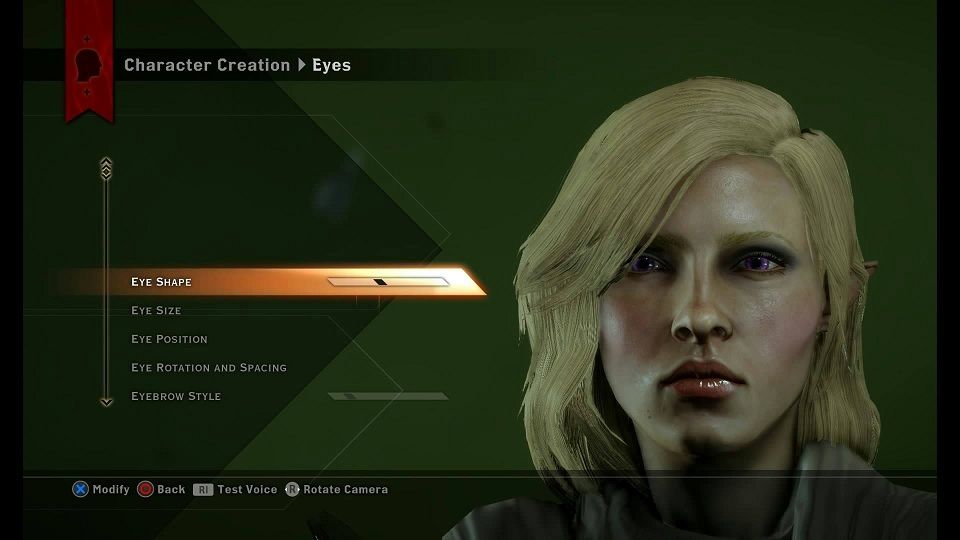Image resolution: width=960 pixels, height=540 pixels.
Task: Adjust the Eyebrow Style slider
Action: tap(388, 397)
